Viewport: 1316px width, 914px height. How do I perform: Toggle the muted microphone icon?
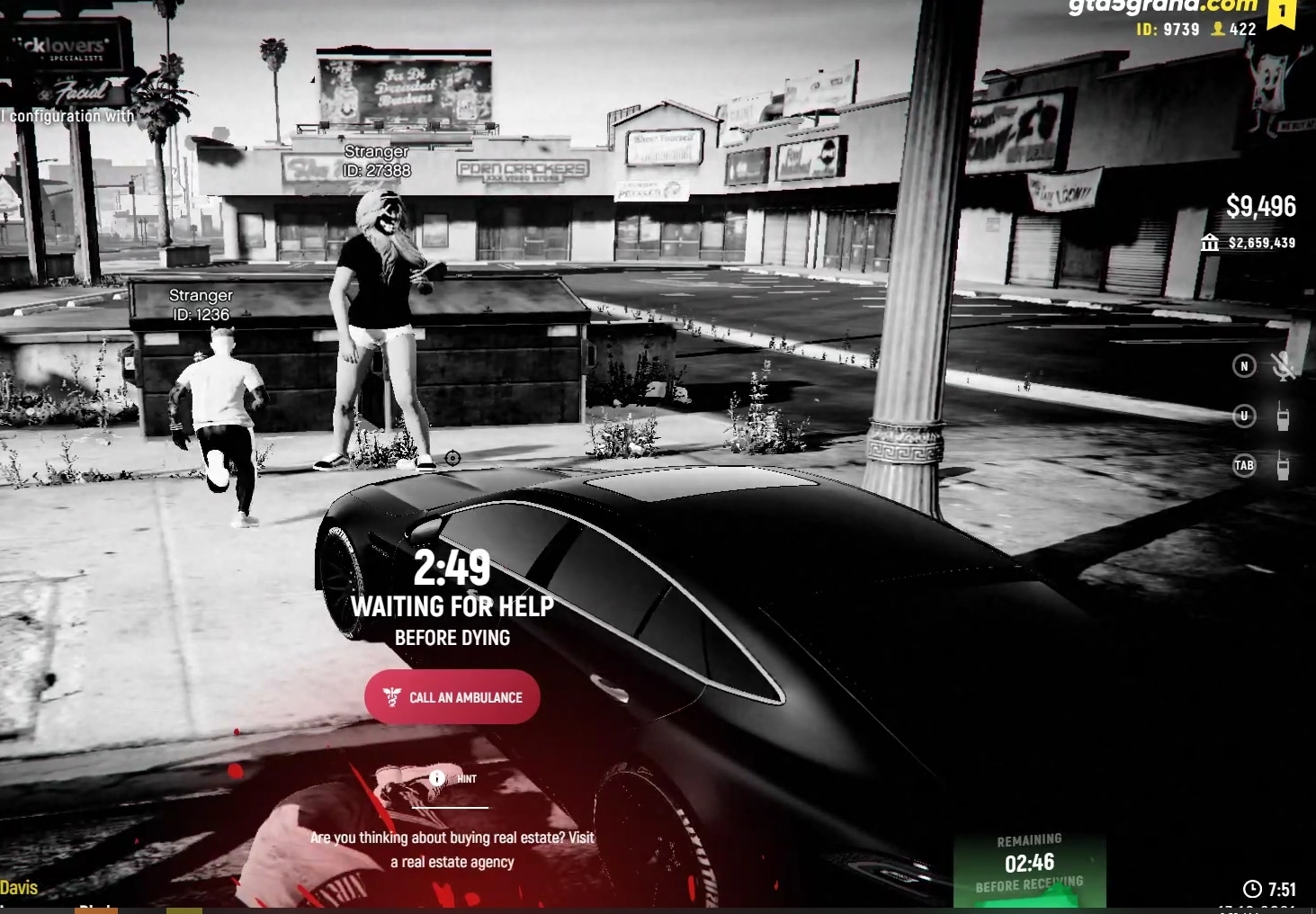click(x=1283, y=366)
